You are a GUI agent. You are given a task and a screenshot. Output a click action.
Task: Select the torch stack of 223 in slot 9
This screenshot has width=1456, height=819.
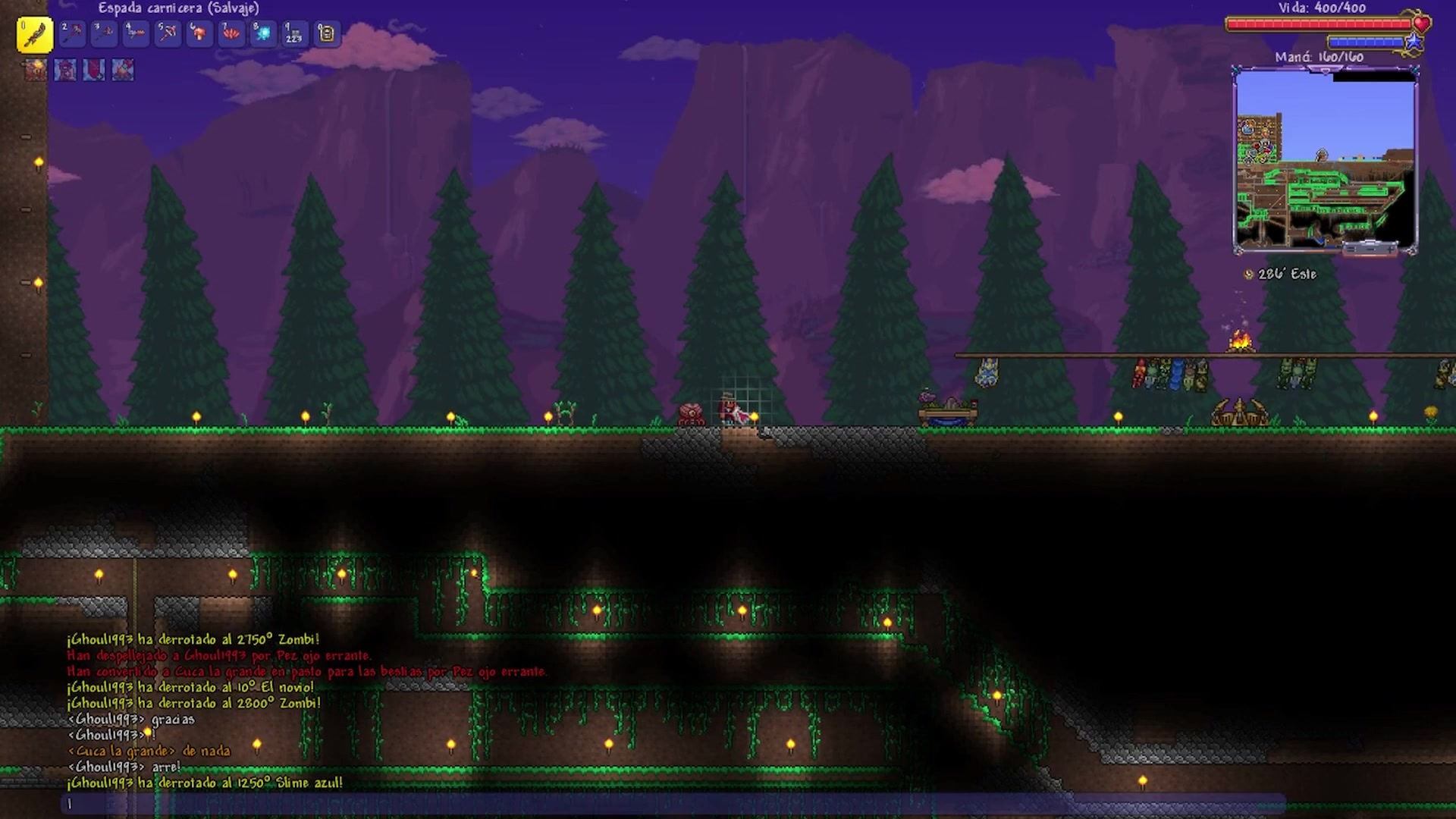tap(294, 33)
